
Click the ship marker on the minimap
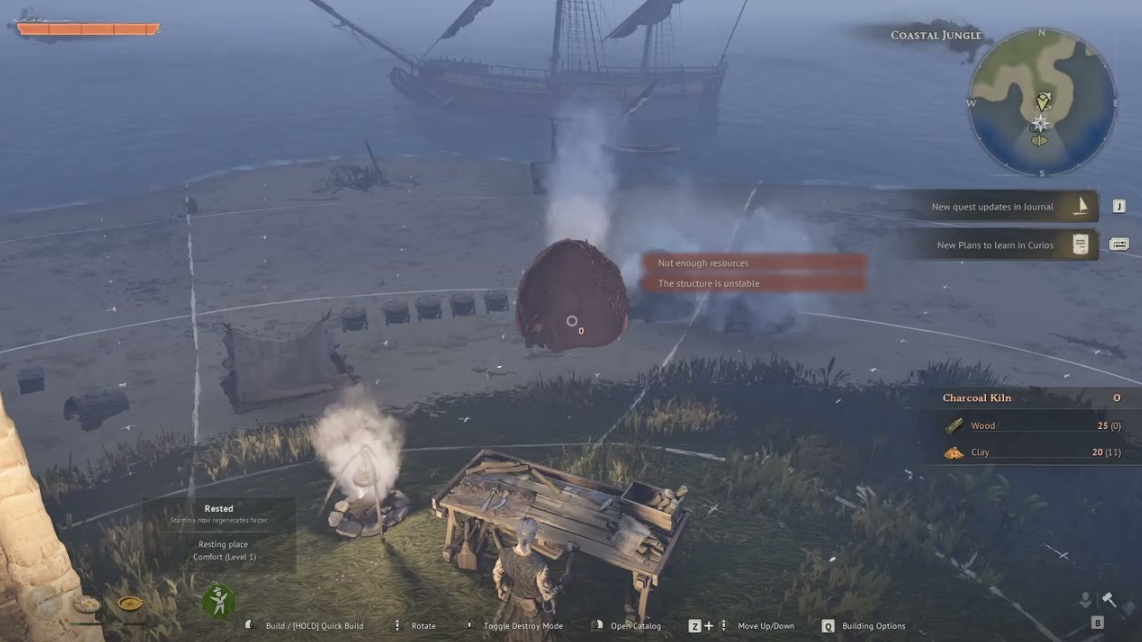pos(1039,140)
